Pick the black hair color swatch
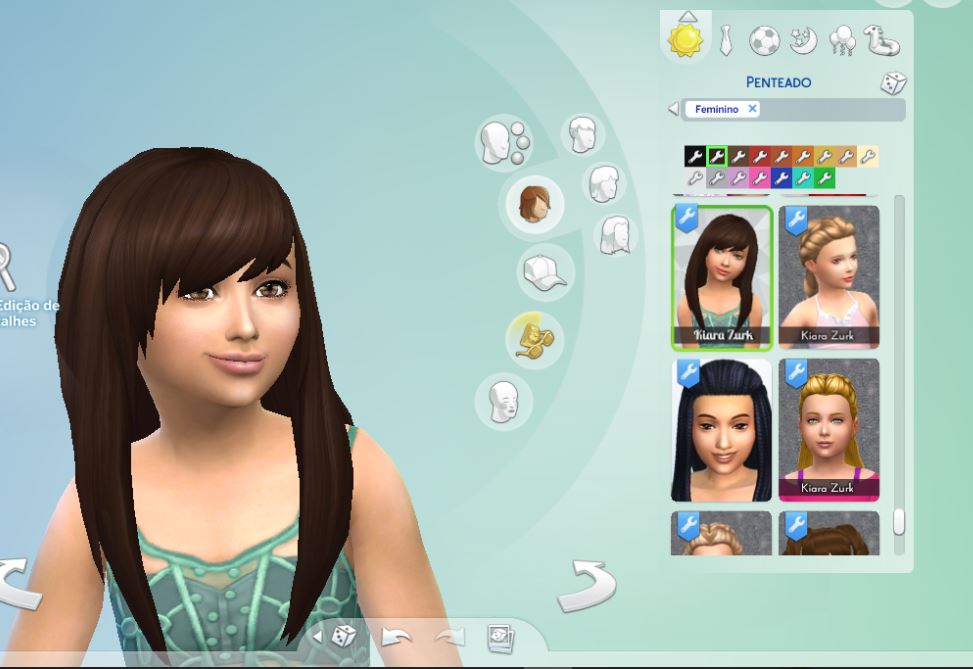 click(x=695, y=156)
